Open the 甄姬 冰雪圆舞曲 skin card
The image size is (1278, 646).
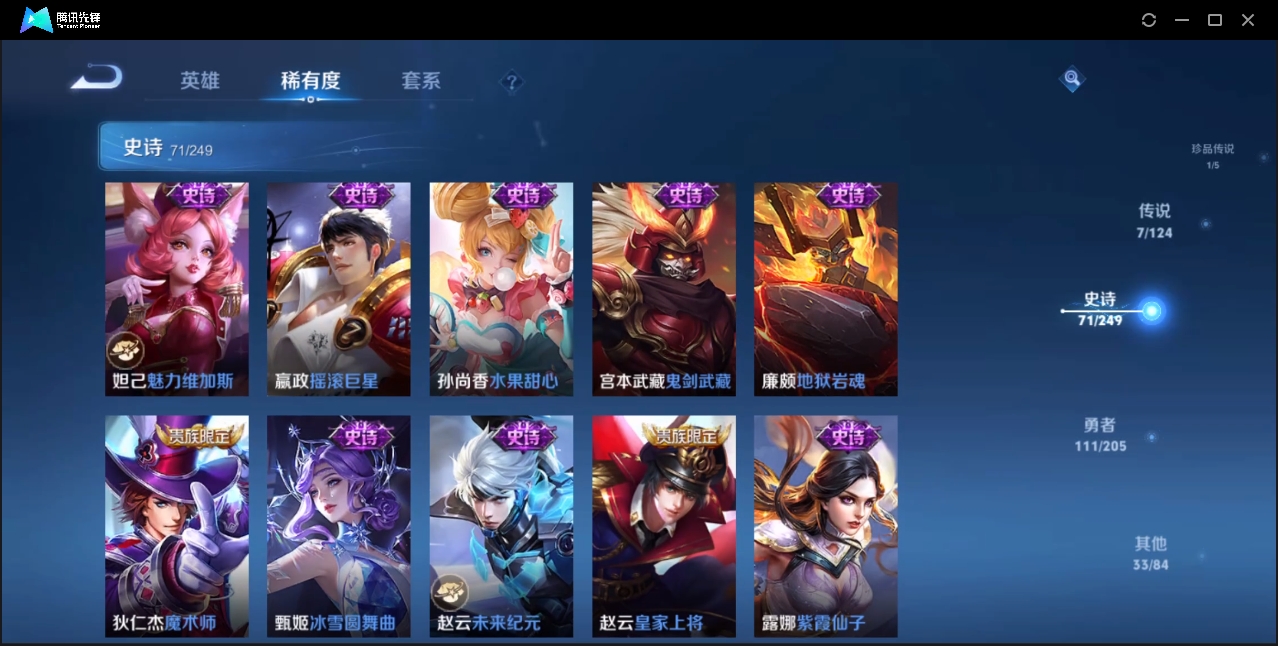point(339,526)
